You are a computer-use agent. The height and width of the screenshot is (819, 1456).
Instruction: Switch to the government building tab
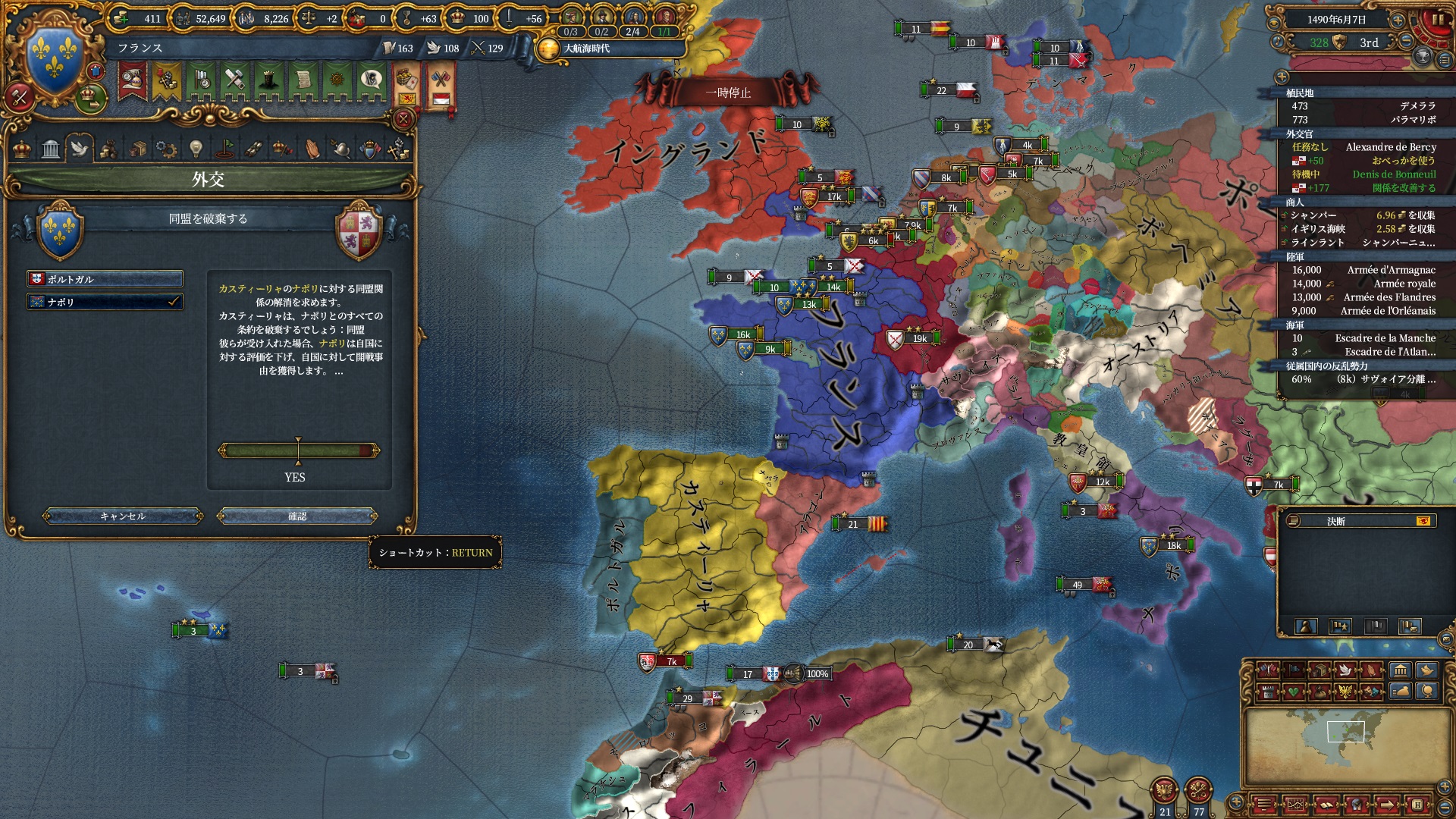pos(51,149)
